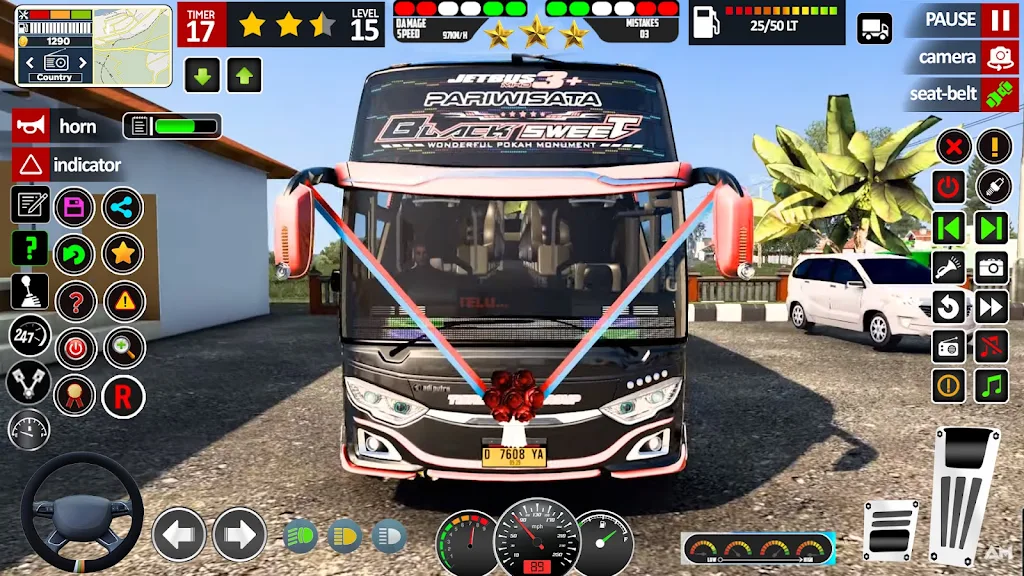Sound the horn button
This screenshot has width=1024, height=576.
[32, 126]
